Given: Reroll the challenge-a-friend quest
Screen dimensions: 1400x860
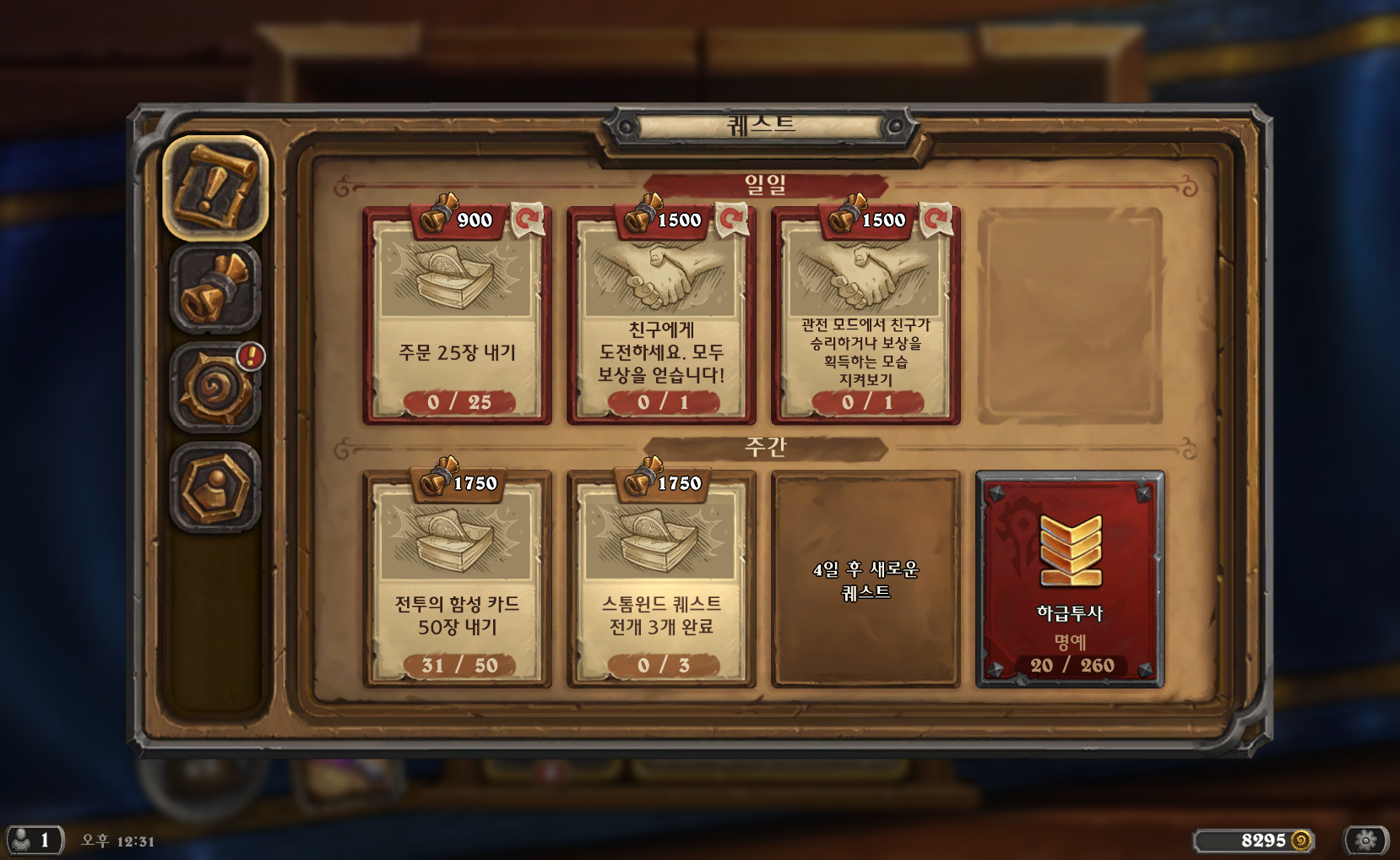Looking at the screenshot, I should pyautogui.click(x=731, y=220).
